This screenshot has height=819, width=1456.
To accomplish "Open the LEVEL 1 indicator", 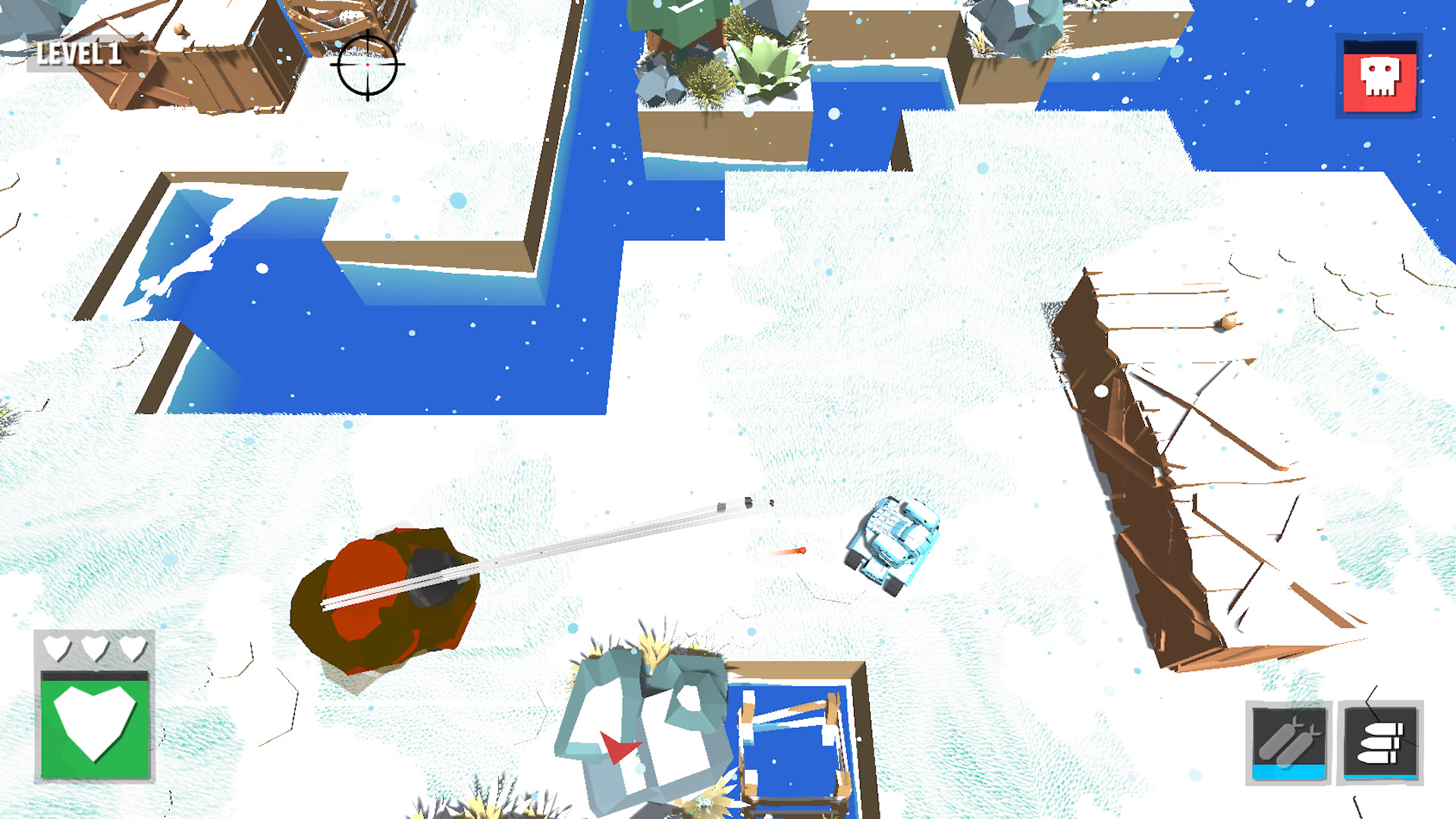I will coord(78,52).
